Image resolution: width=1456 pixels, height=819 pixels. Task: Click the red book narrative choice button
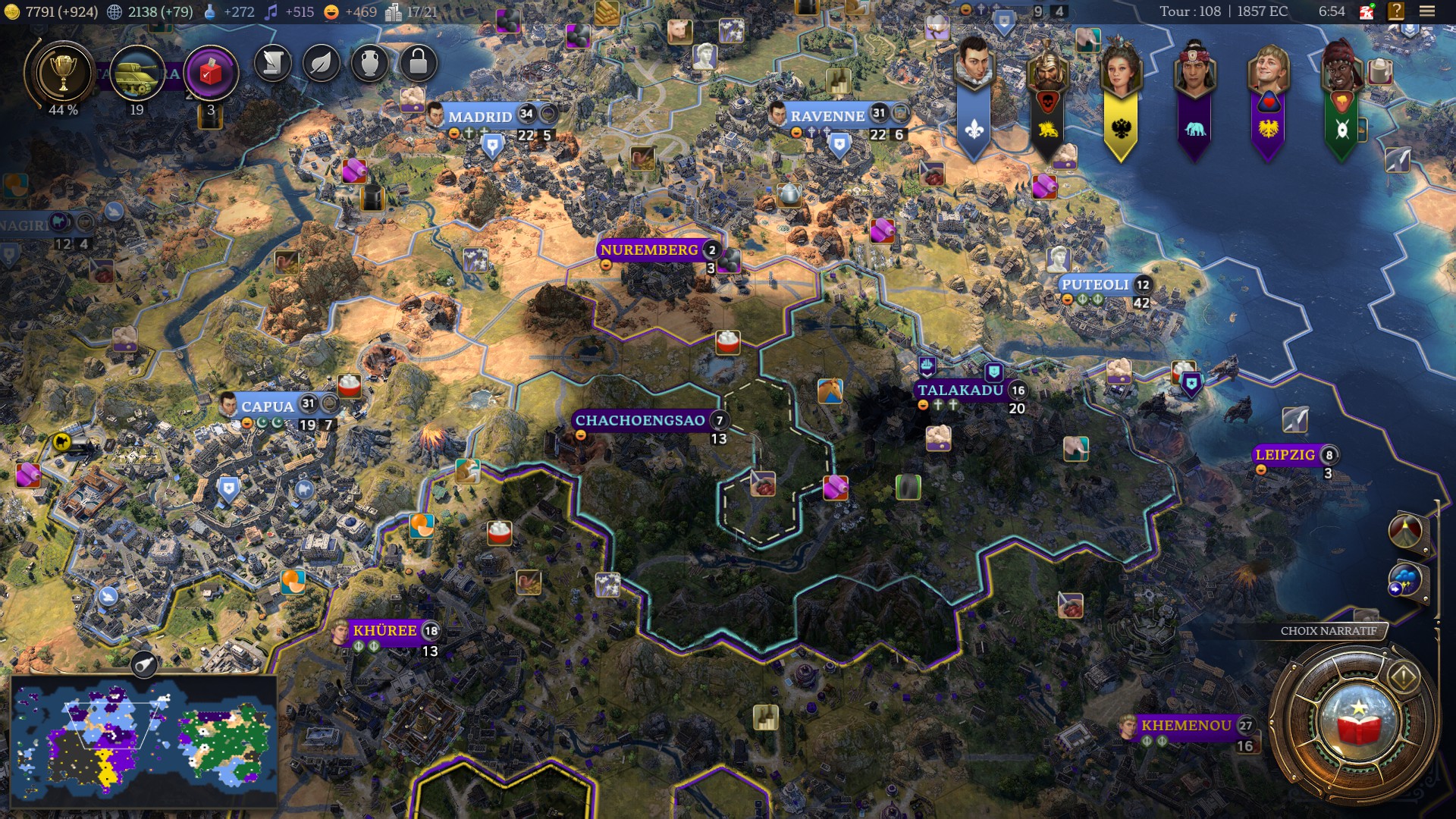point(1357,721)
